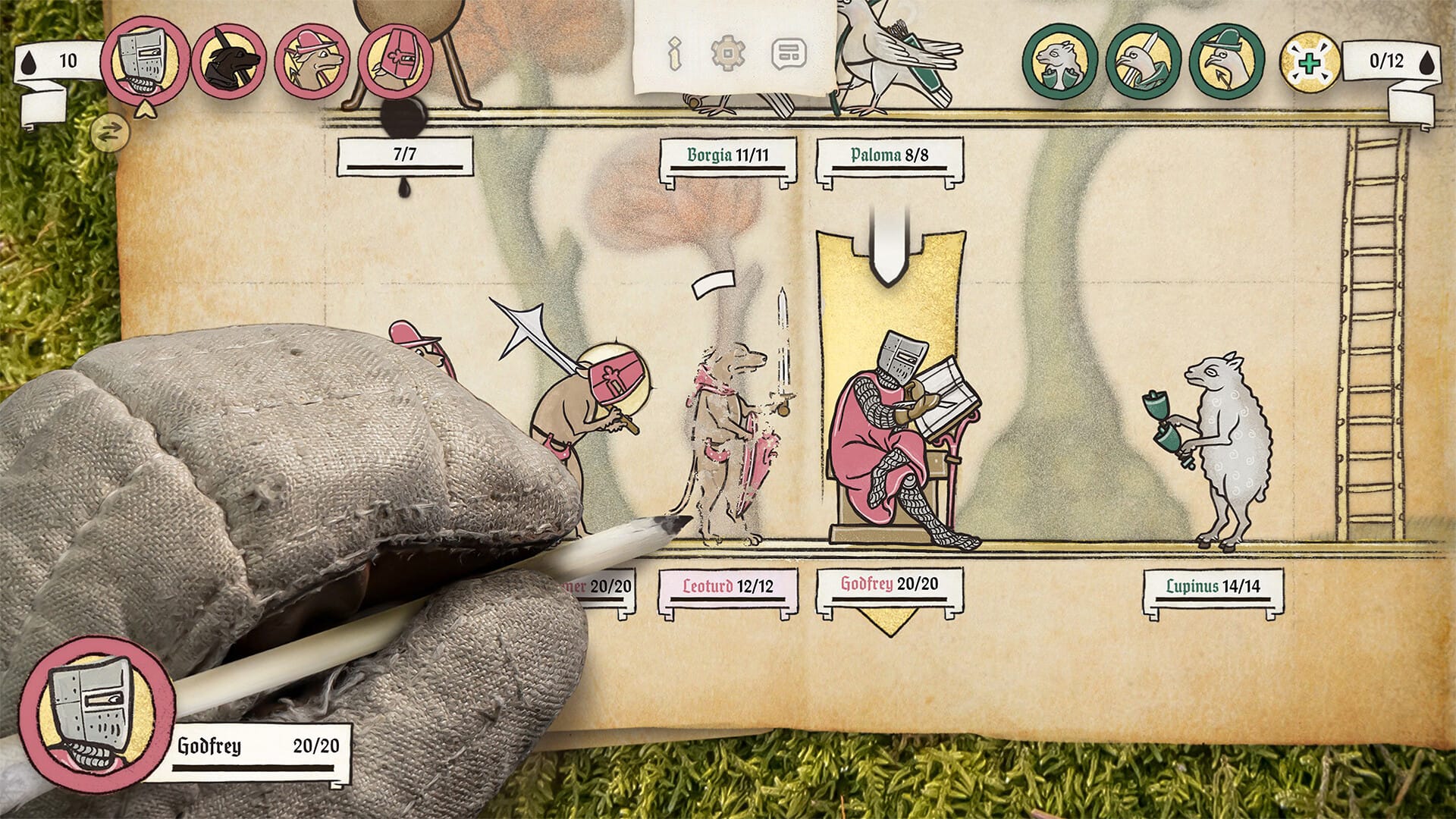The image size is (1456, 819).
Task: Select the Godfrey 20/20 field banner
Action: (889, 585)
